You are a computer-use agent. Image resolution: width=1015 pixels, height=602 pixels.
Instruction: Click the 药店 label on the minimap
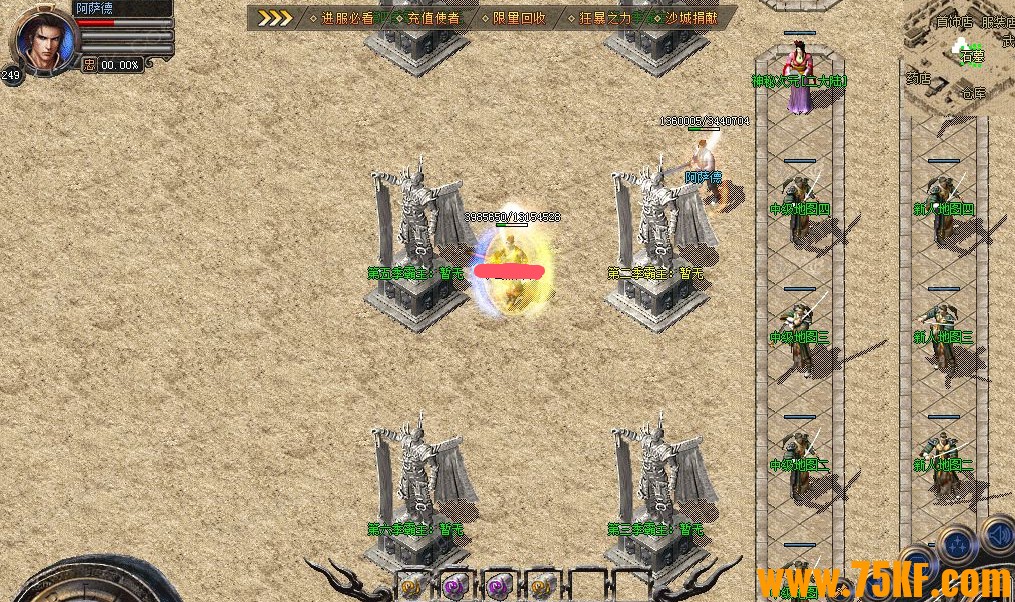[x=918, y=77]
